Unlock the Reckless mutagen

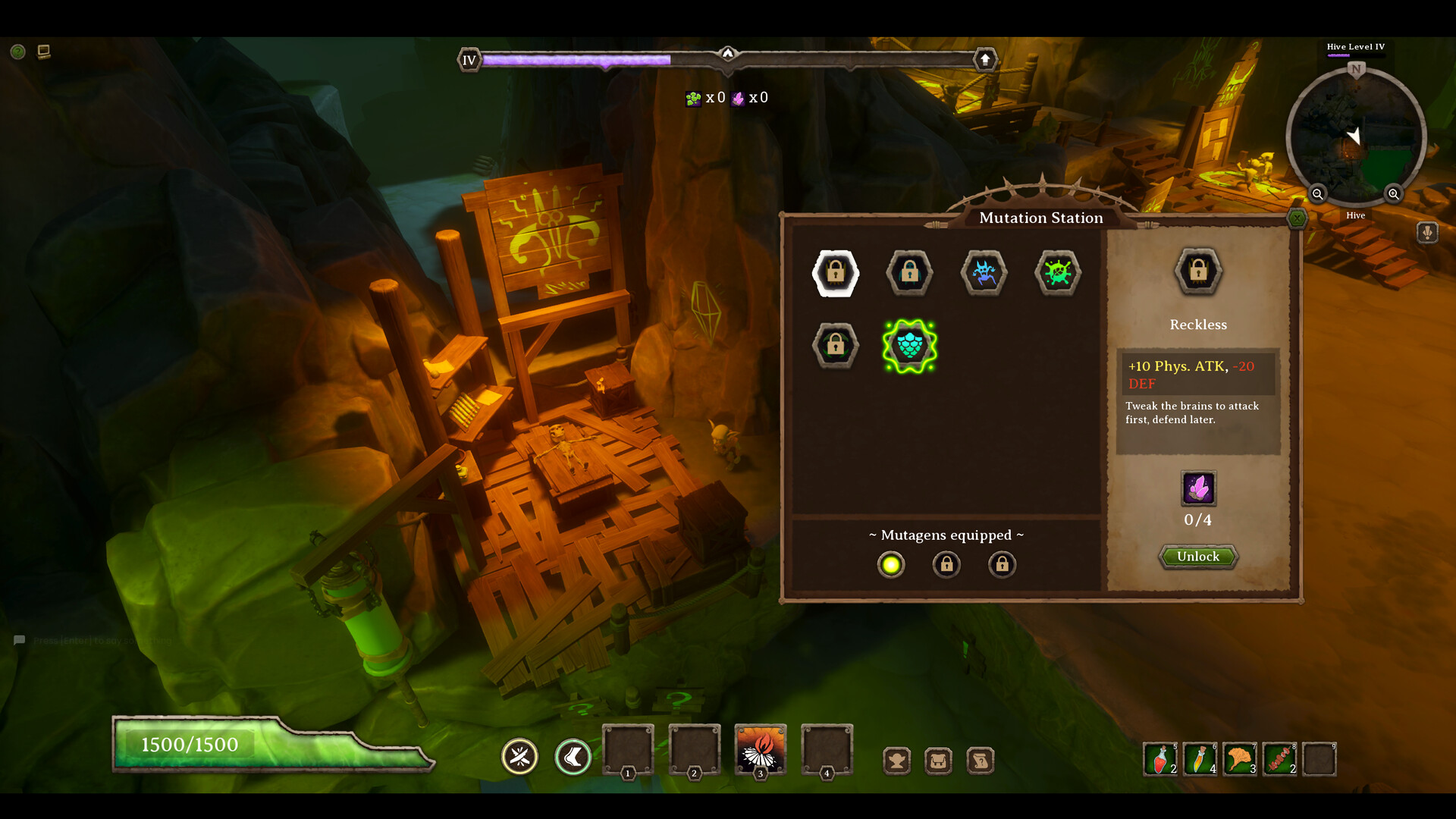[1198, 557]
